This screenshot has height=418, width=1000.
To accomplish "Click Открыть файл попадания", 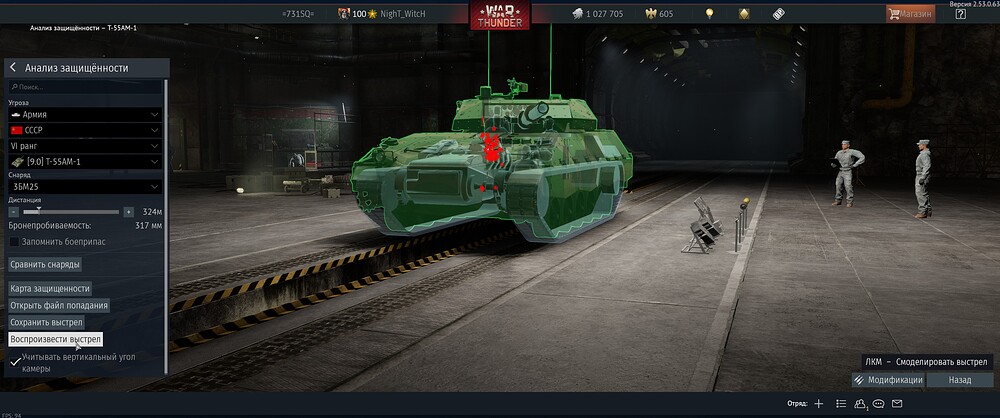I will click(x=59, y=305).
